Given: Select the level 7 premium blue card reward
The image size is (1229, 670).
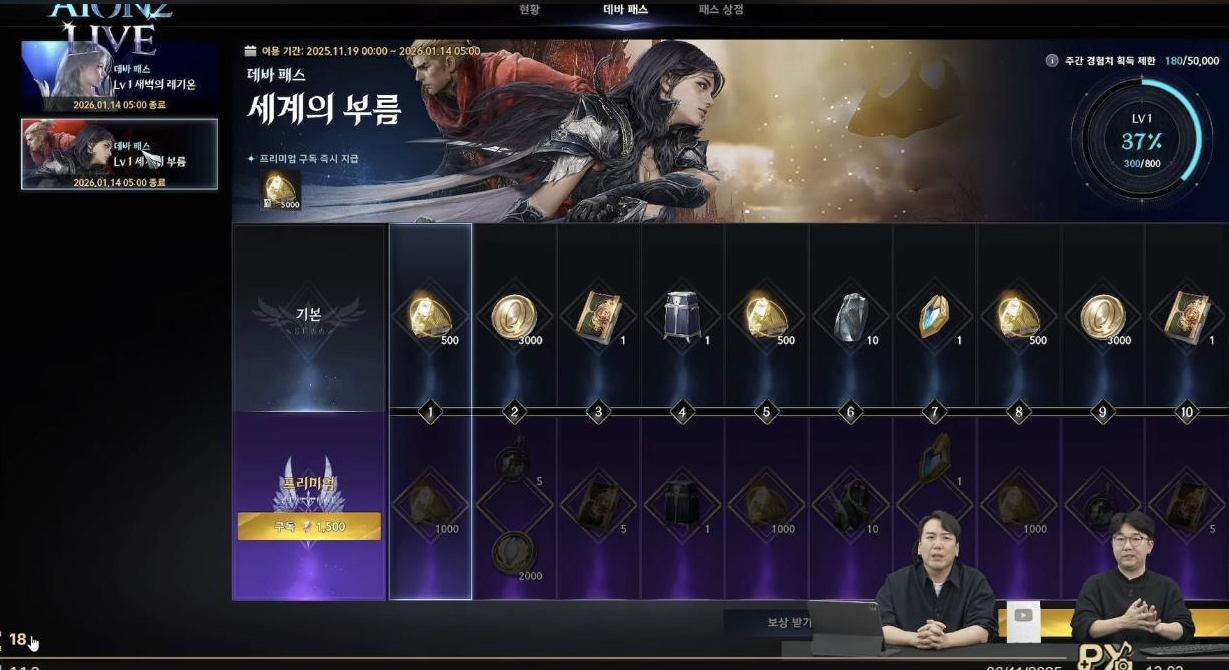Looking at the screenshot, I should pyautogui.click(x=934, y=458).
